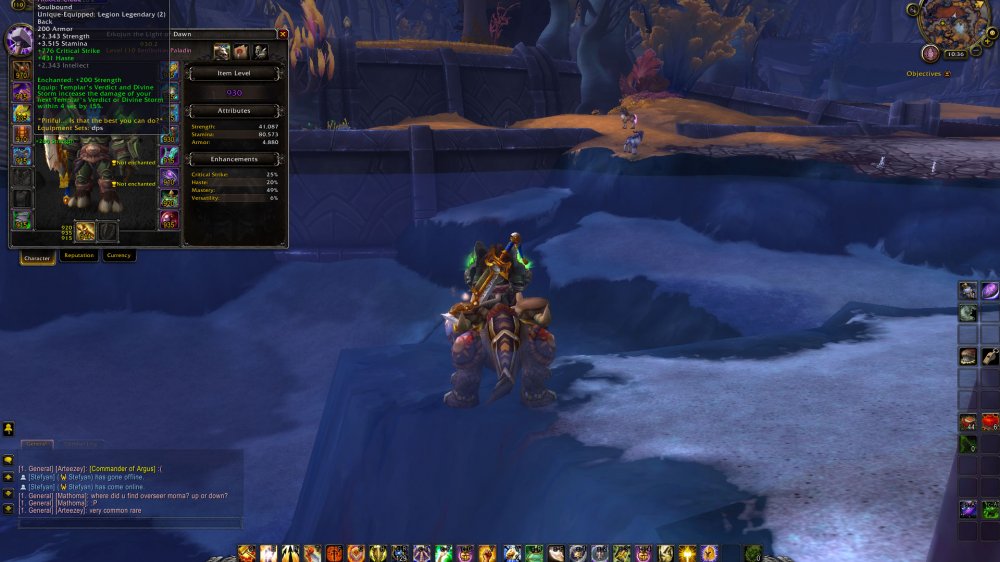Expand the Objectives tracker header
The width and height of the screenshot is (1000, 562).
947,74
